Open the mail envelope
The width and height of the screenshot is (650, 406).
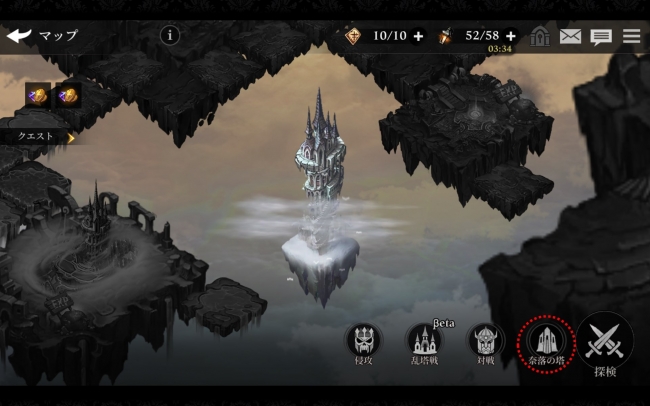pos(570,36)
